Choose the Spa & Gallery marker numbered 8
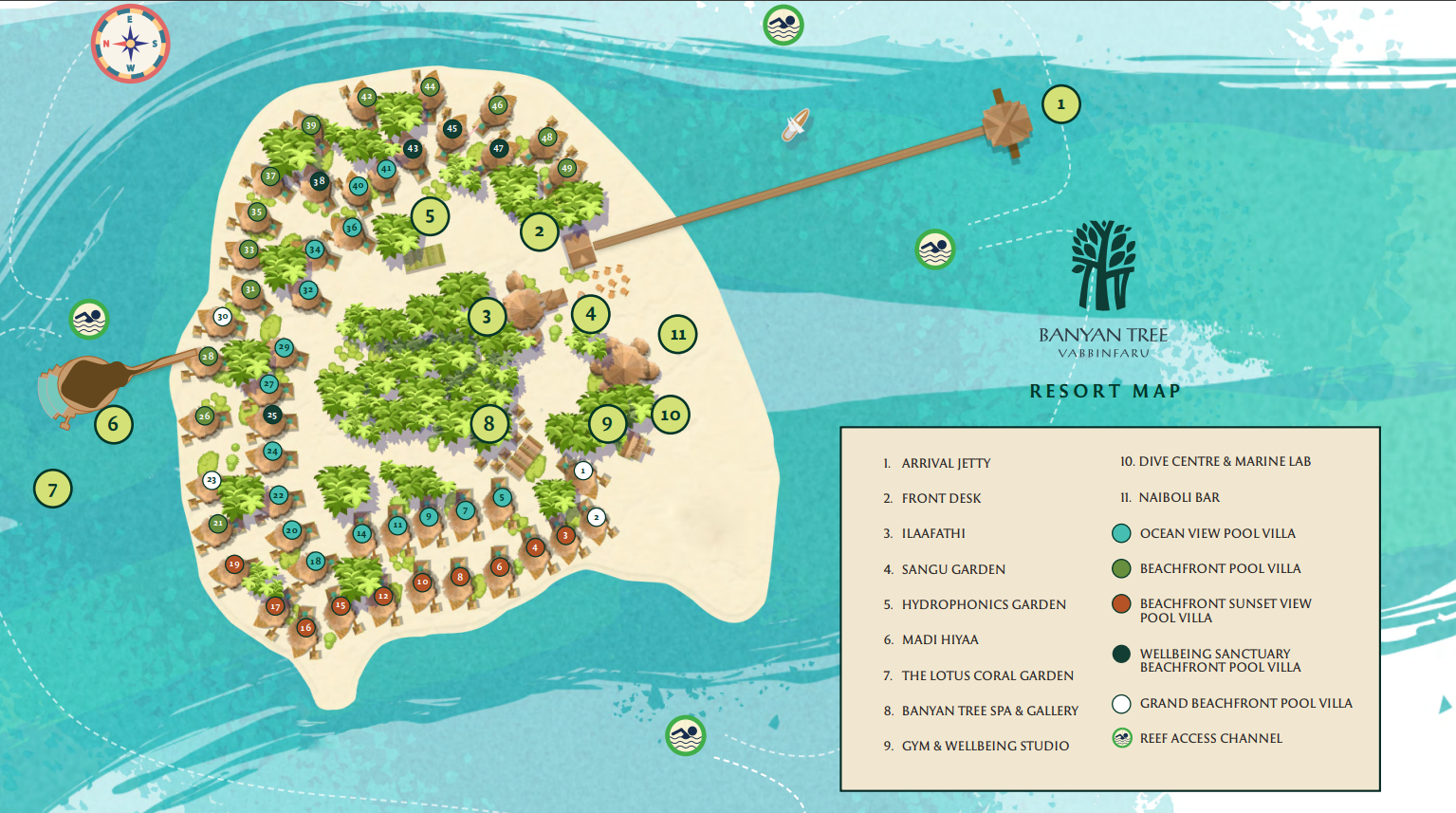1456x813 pixels. point(489,423)
